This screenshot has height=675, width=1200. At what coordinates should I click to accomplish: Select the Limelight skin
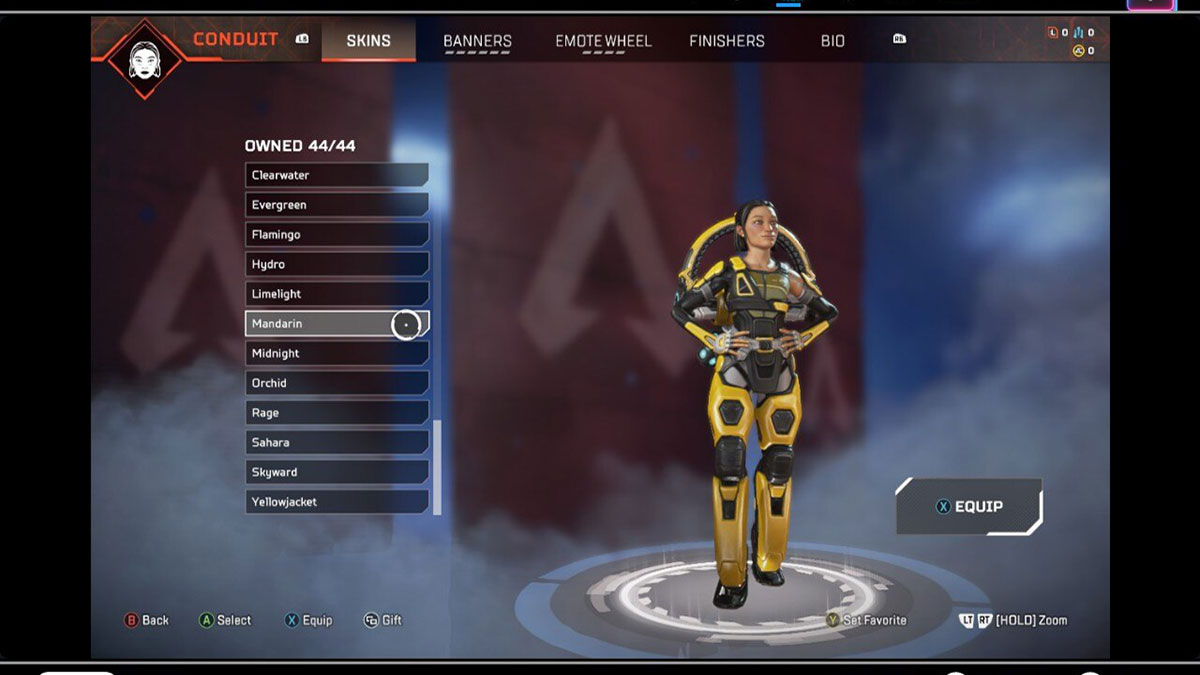[x=336, y=294]
